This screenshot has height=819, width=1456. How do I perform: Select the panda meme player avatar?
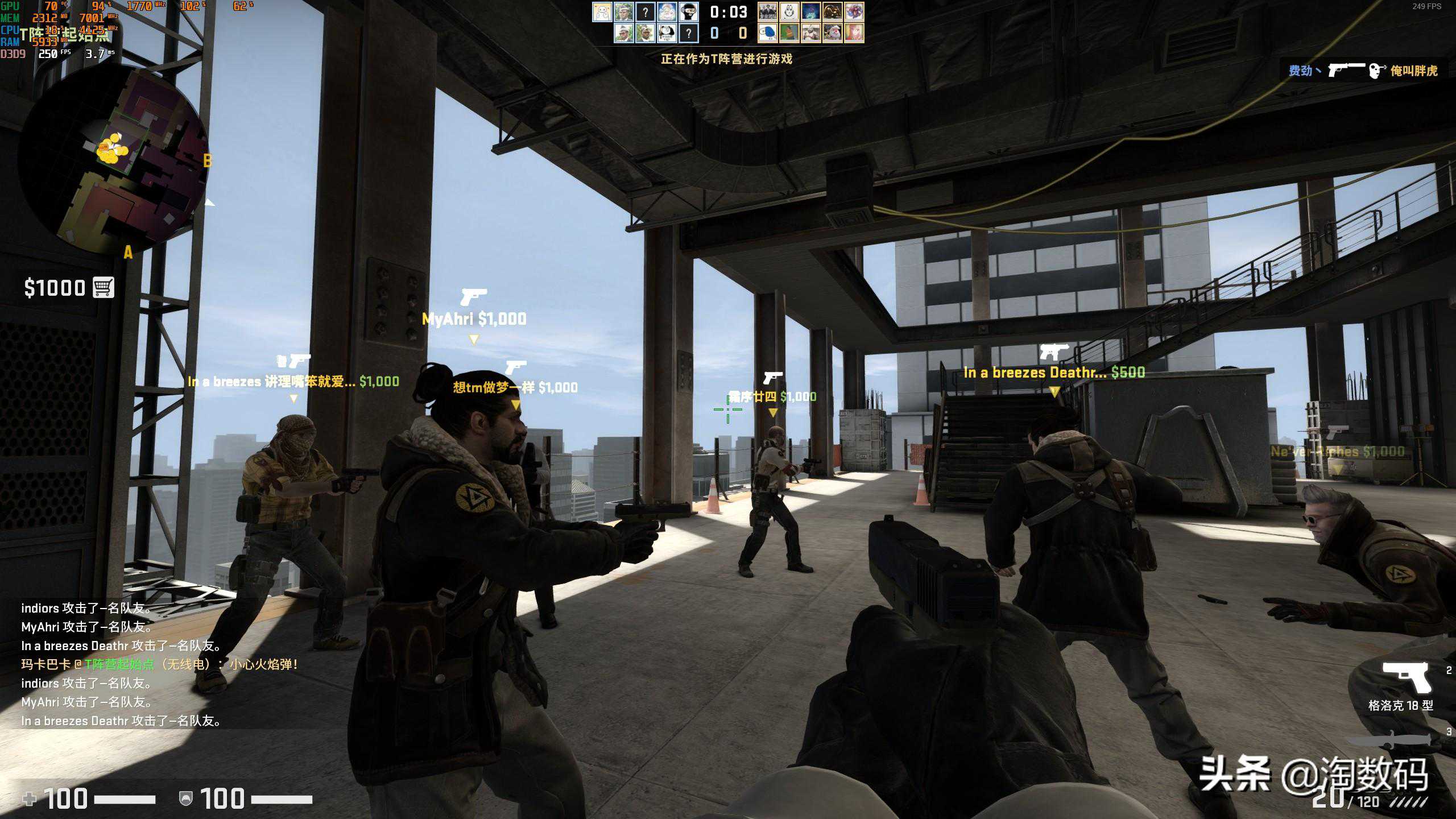667,34
